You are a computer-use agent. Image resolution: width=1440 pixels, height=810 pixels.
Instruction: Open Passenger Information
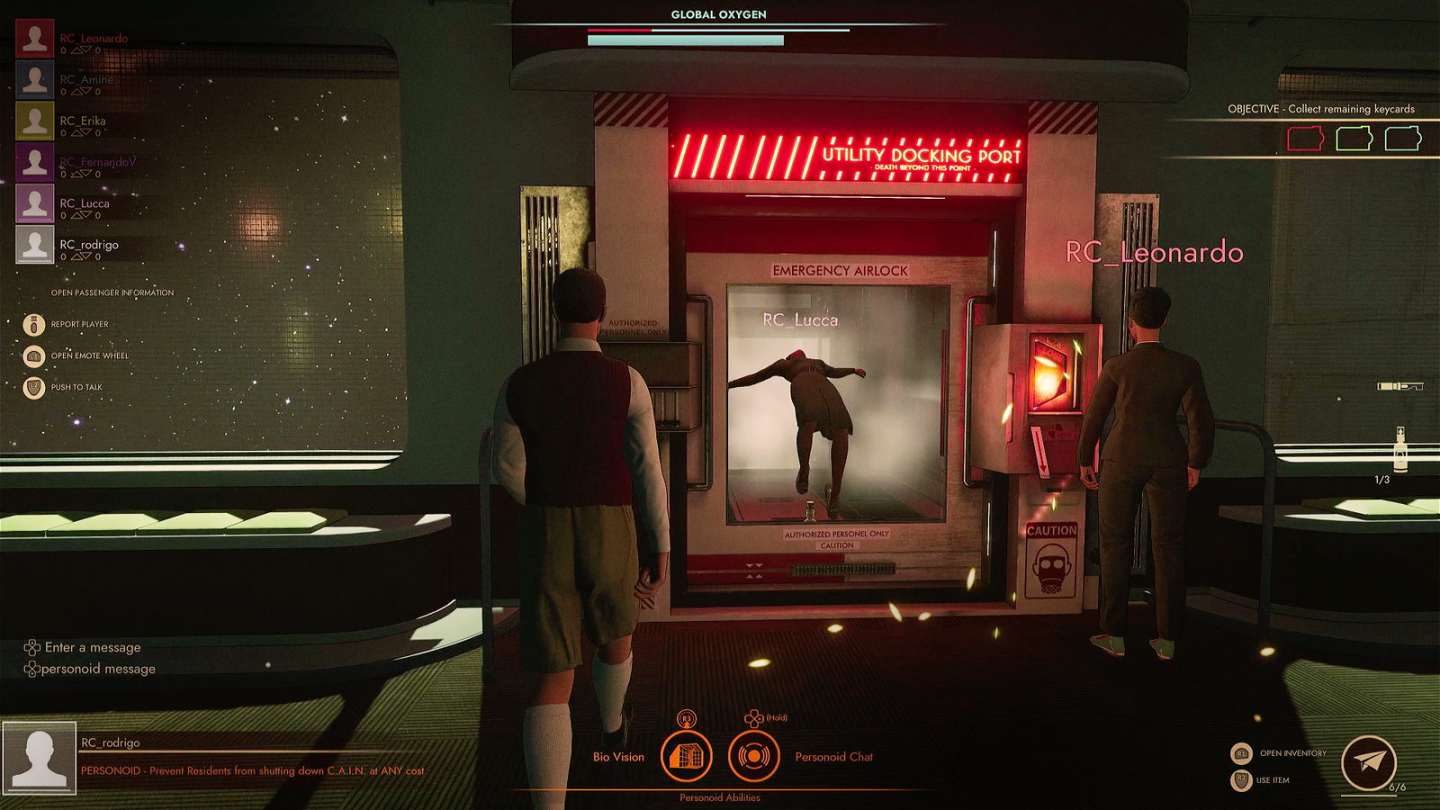112,293
